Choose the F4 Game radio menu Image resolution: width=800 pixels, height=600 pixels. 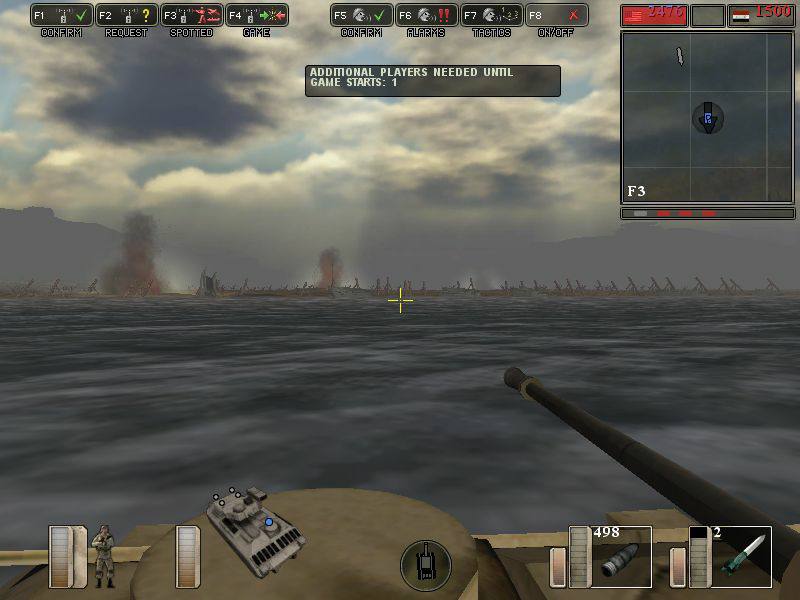[257, 16]
